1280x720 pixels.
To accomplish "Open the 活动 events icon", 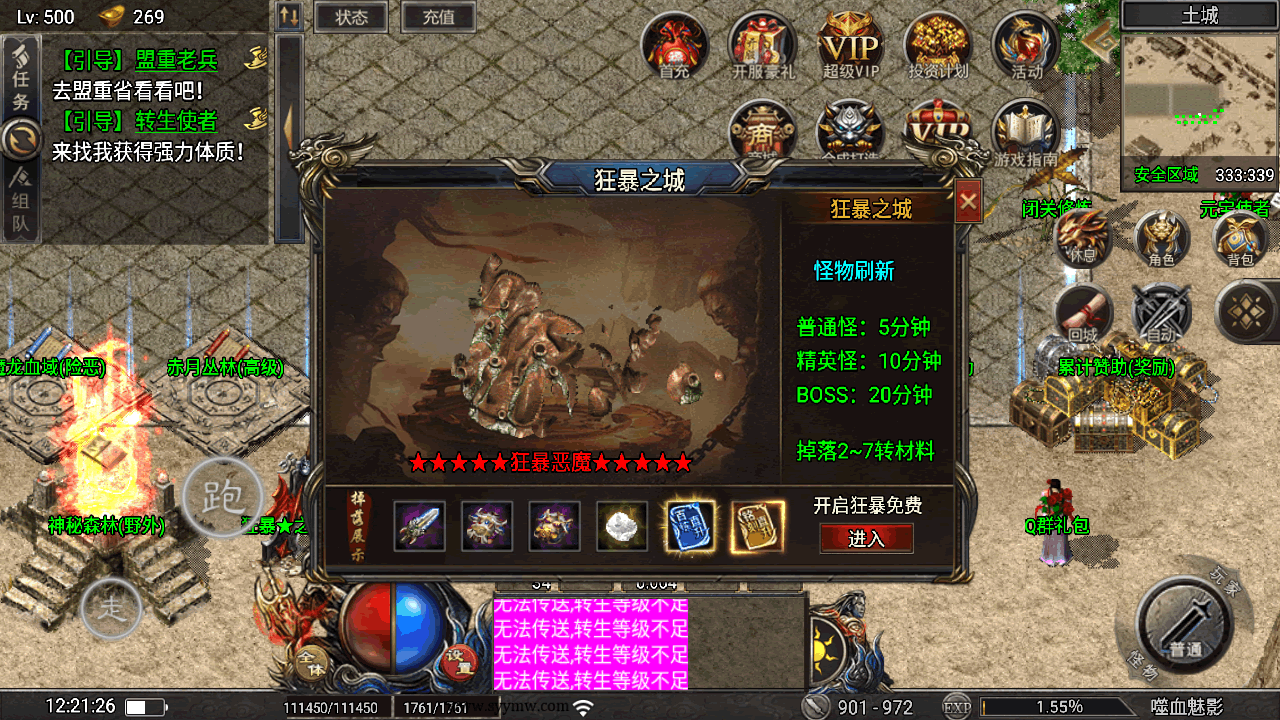I will pos(1026,45).
